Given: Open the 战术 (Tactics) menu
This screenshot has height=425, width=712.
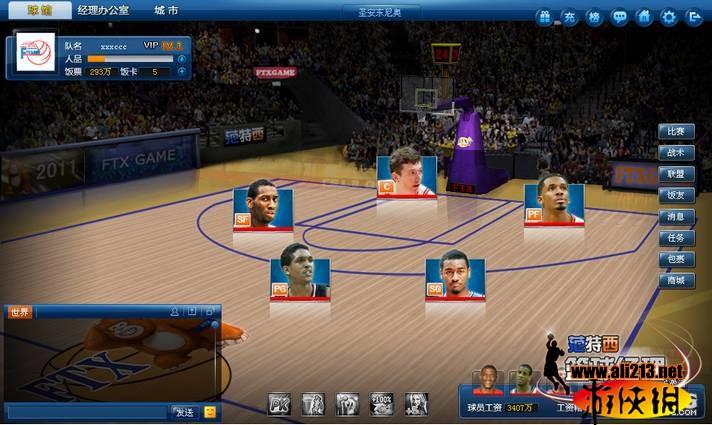Looking at the screenshot, I should [x=677, y=153].
